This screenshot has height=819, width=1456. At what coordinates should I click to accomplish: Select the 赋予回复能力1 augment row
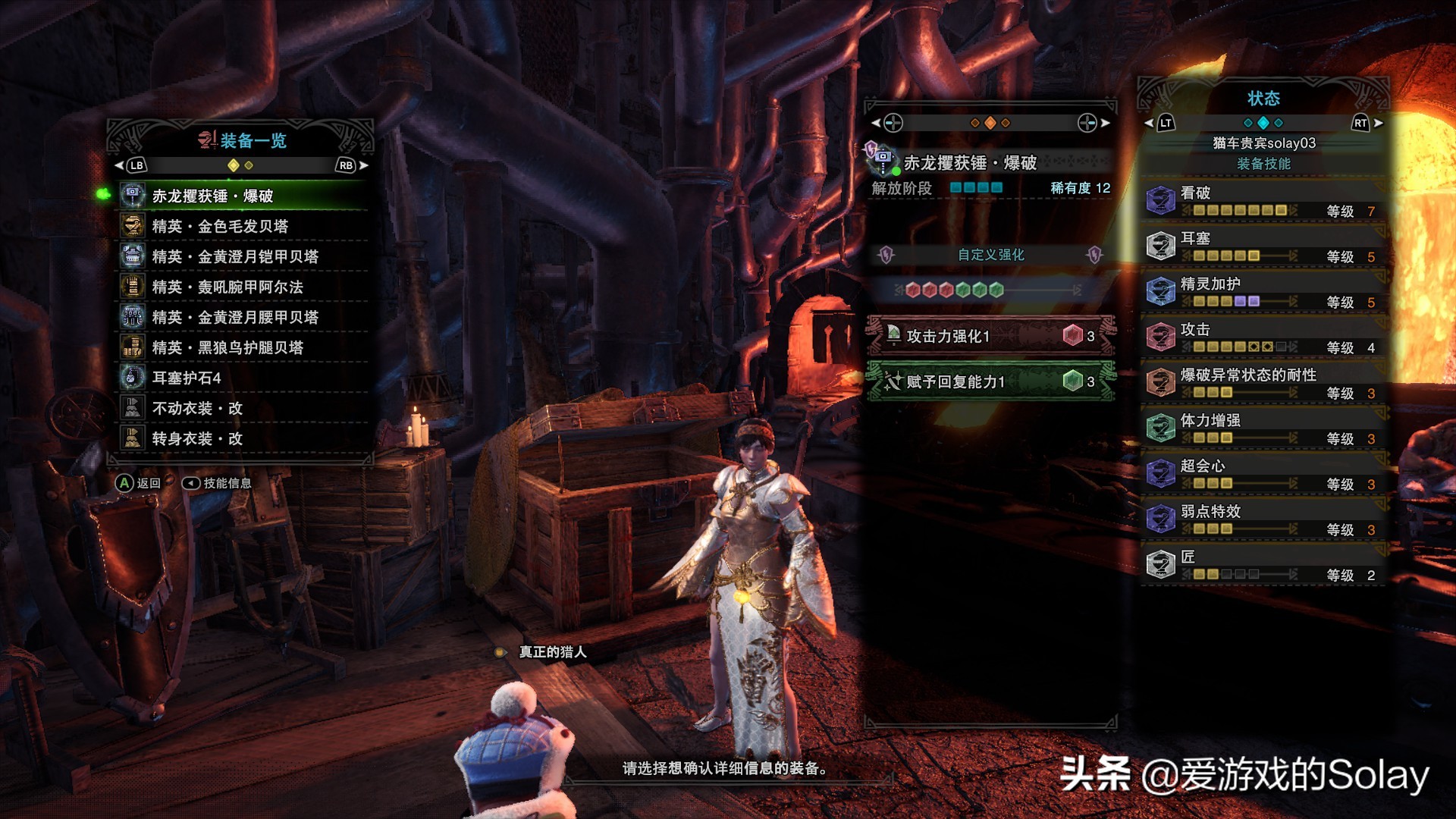click(x=990, y=381)
